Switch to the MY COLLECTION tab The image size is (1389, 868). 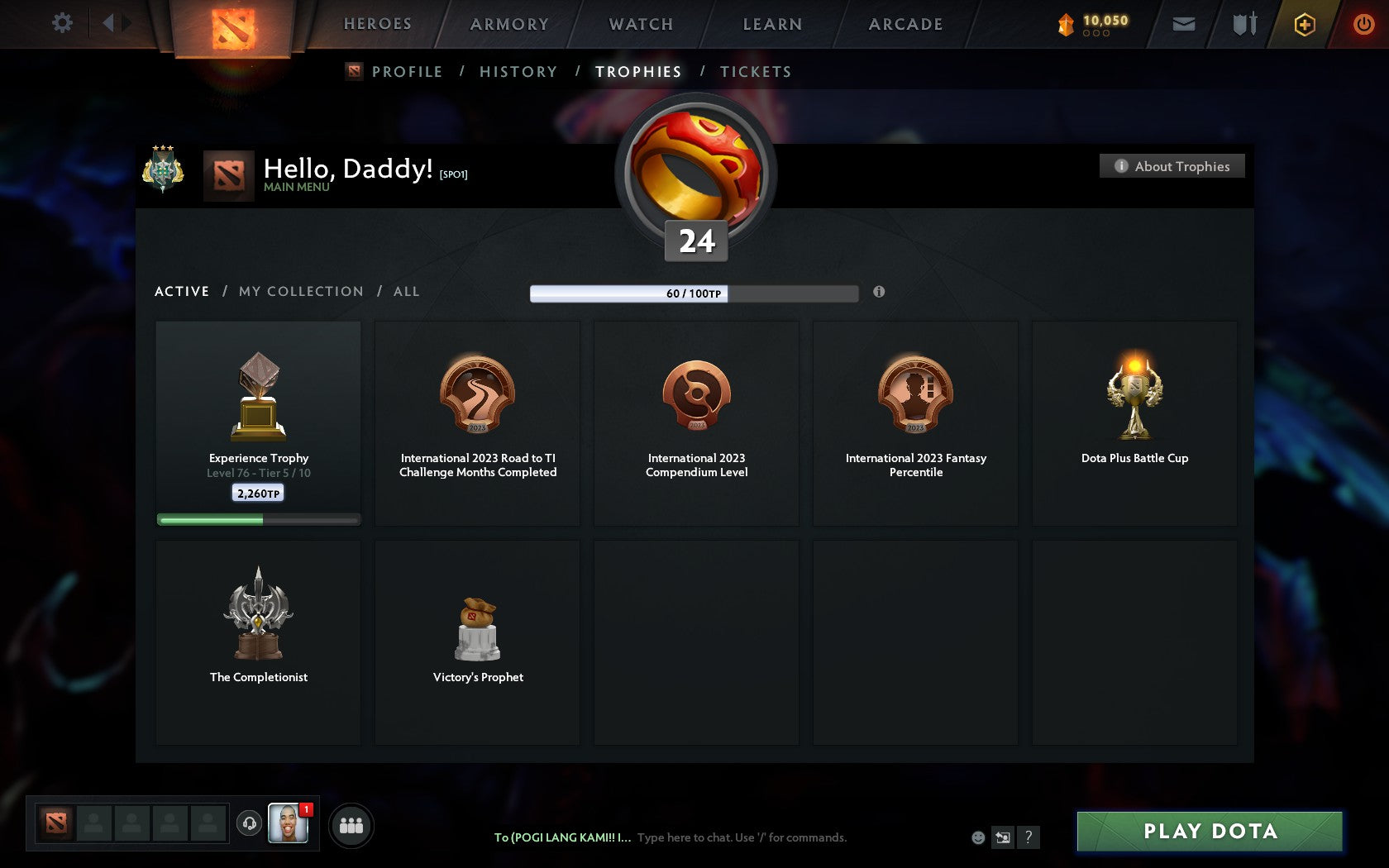(300, 291)
